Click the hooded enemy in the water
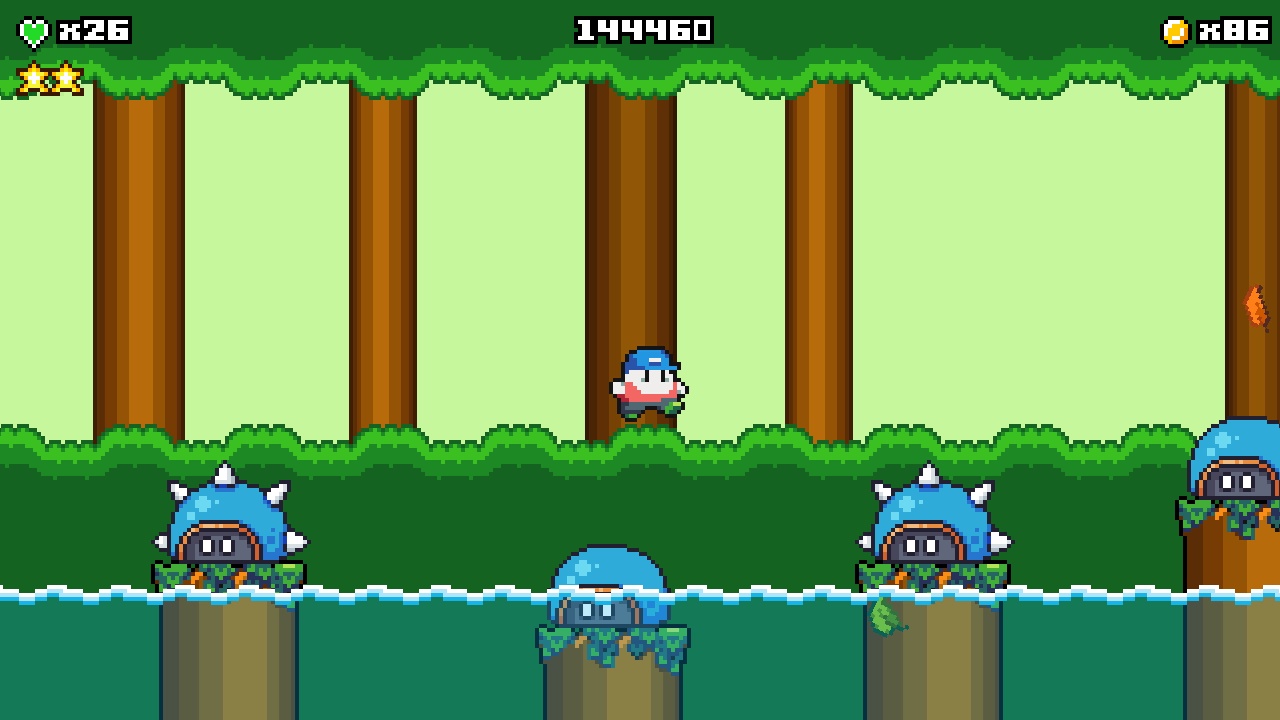 [x=607, y=590]
